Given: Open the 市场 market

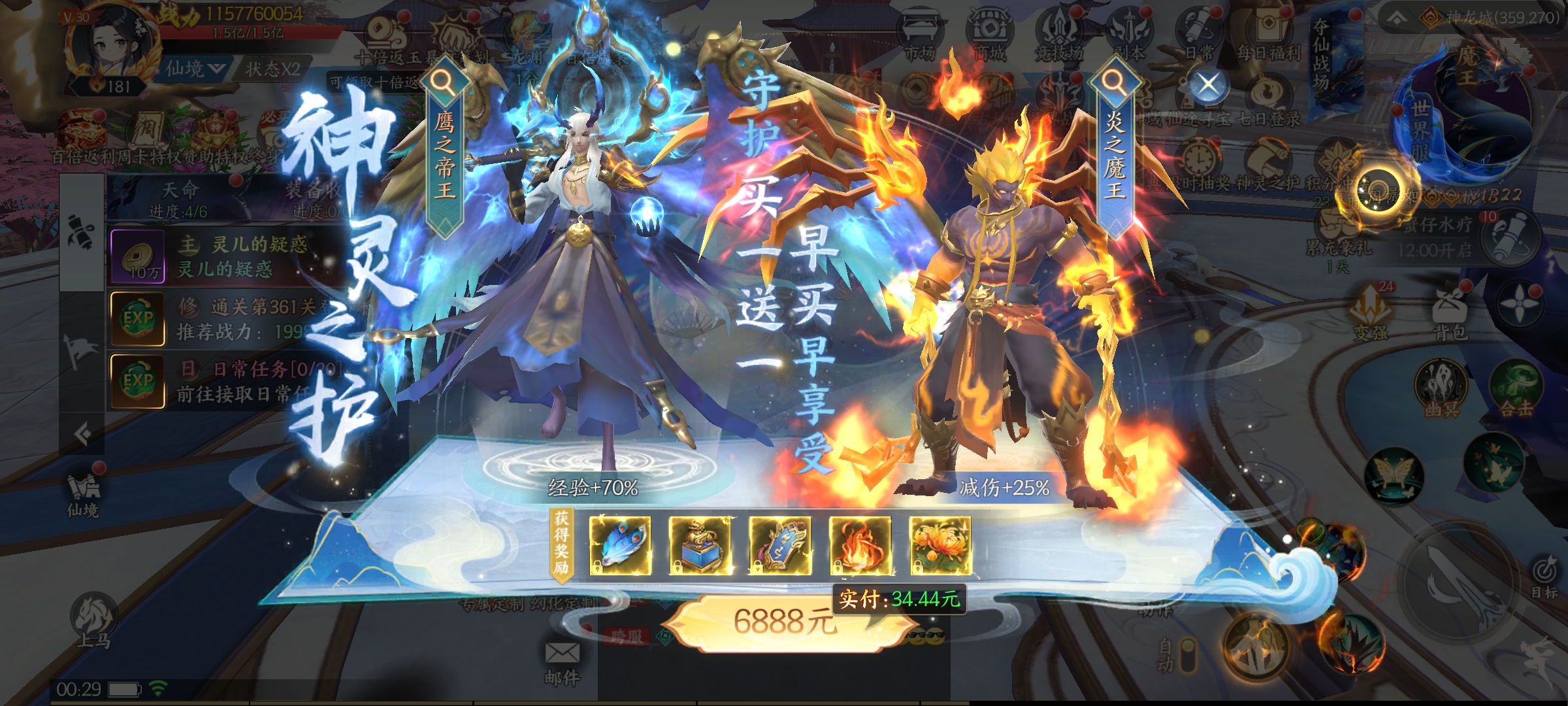Looking at the screenshot, I should 920,36.
